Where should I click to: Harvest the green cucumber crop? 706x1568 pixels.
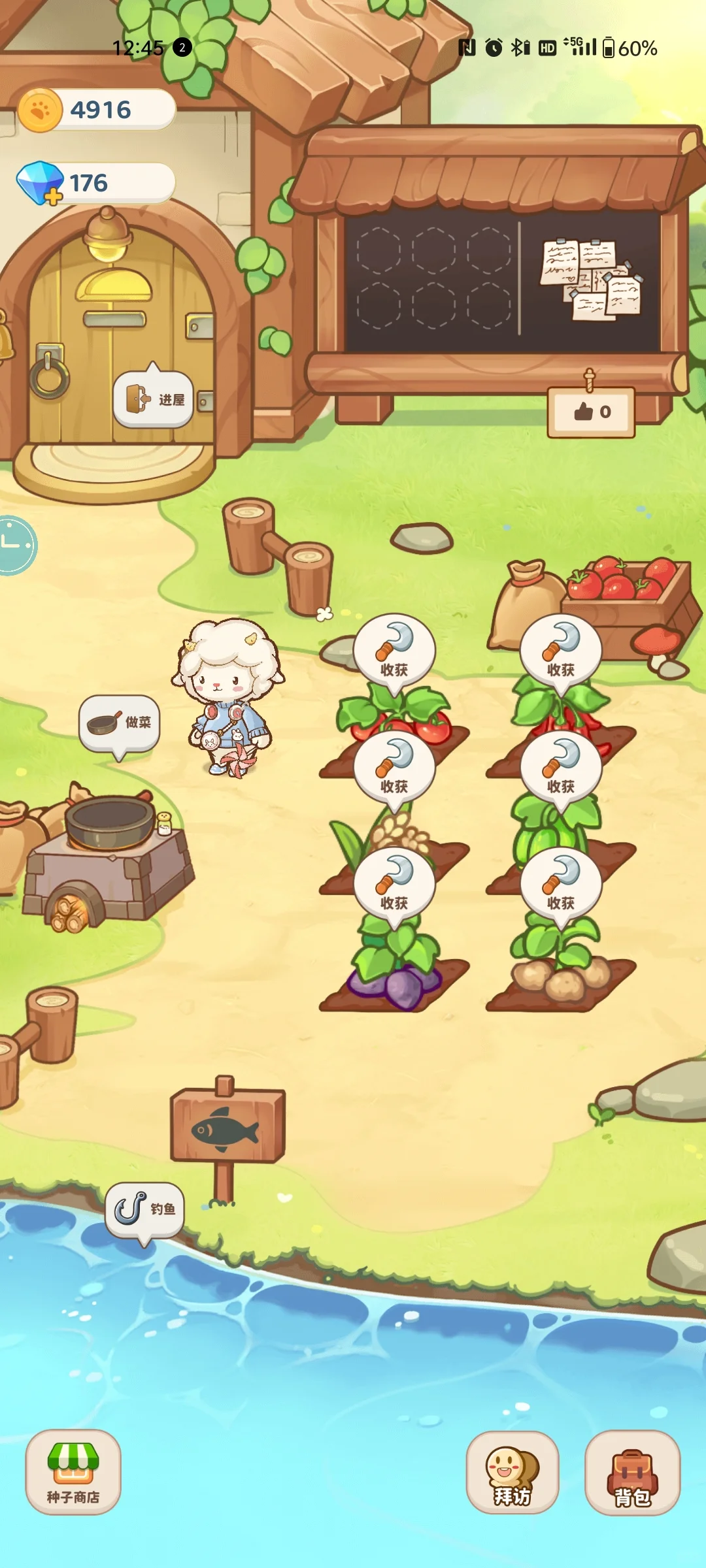coord(561,769)
